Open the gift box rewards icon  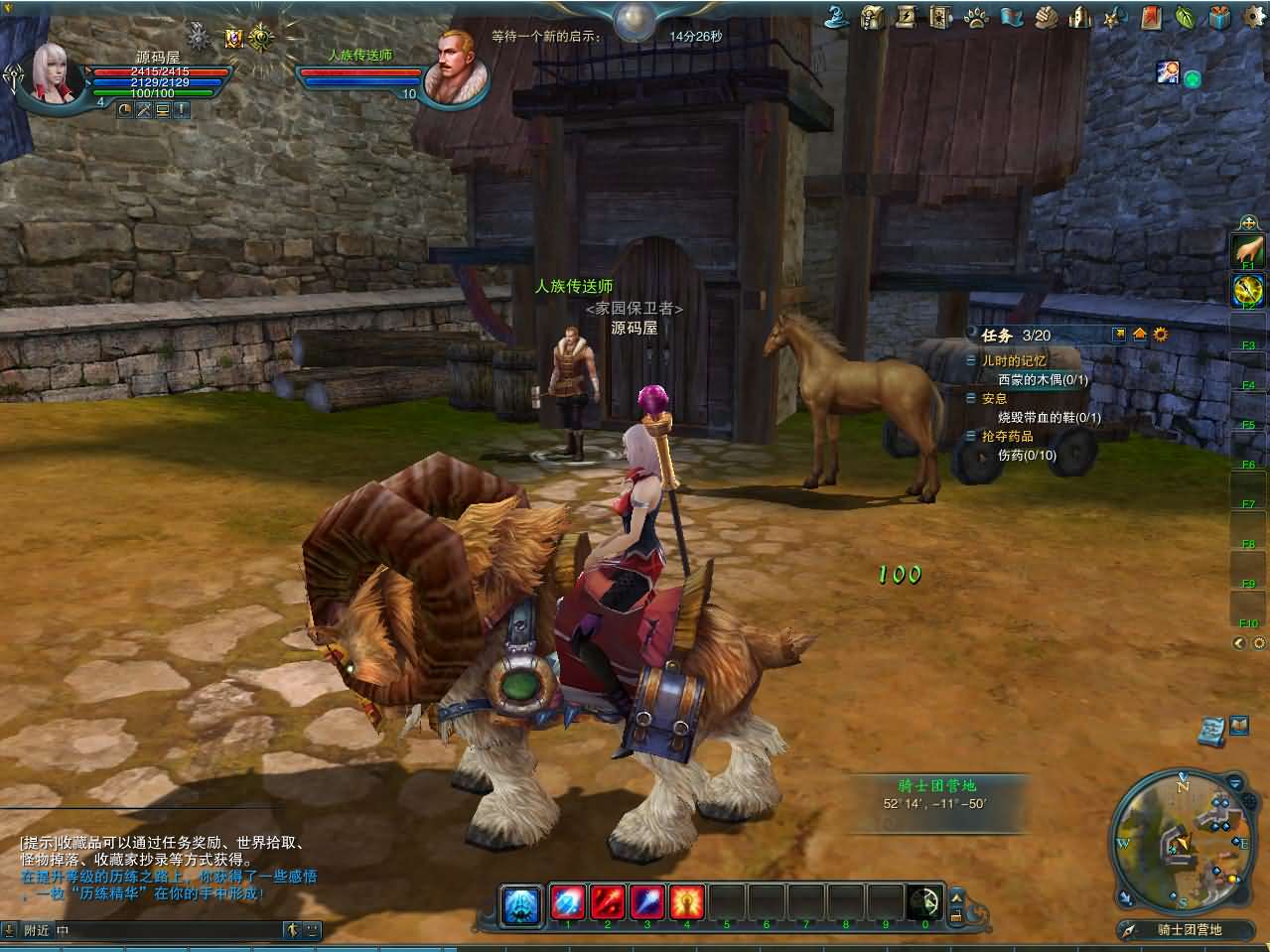tap(1218, 16)
